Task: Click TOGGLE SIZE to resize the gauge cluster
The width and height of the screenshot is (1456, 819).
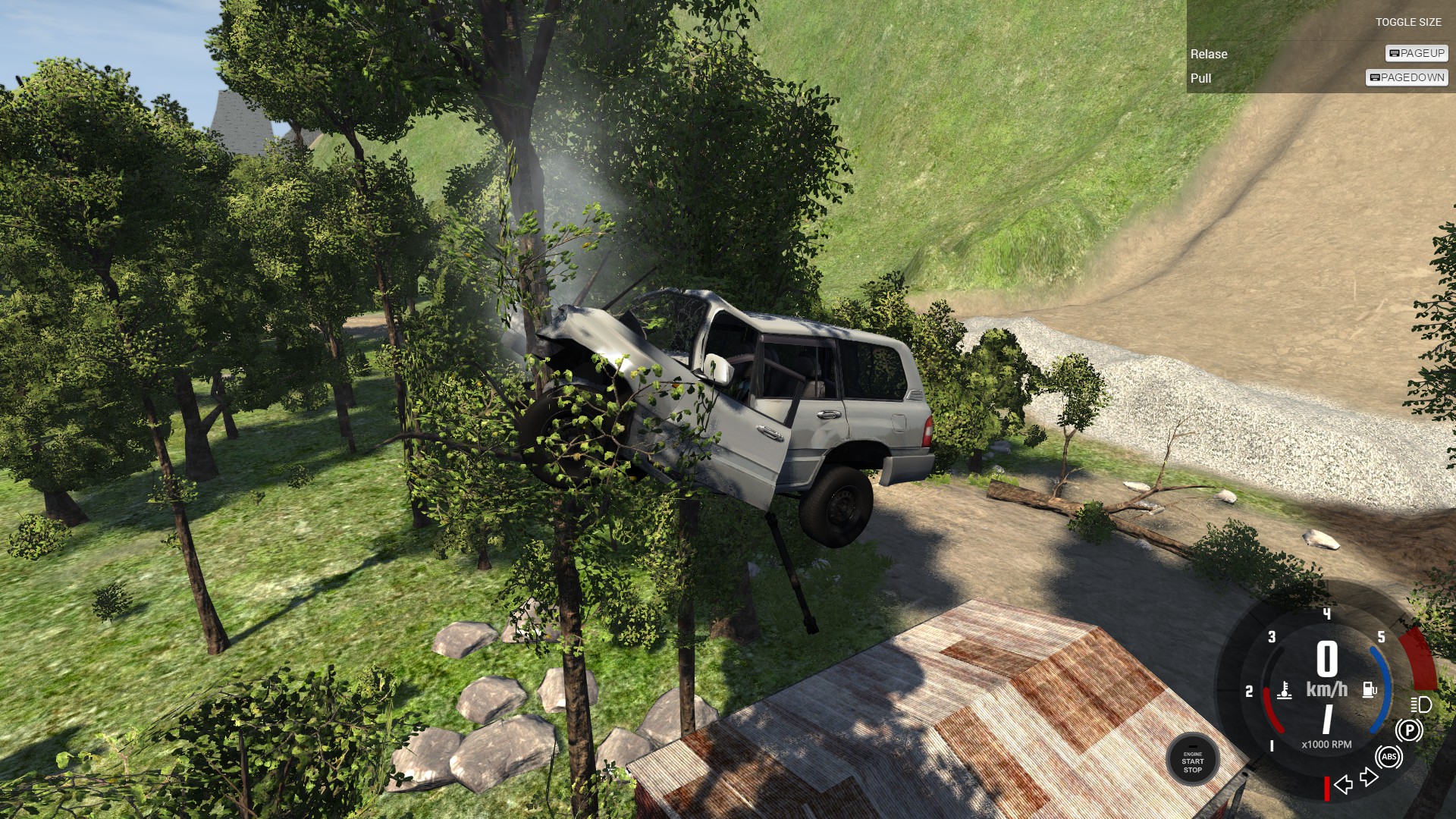Action: point(1410,22)
